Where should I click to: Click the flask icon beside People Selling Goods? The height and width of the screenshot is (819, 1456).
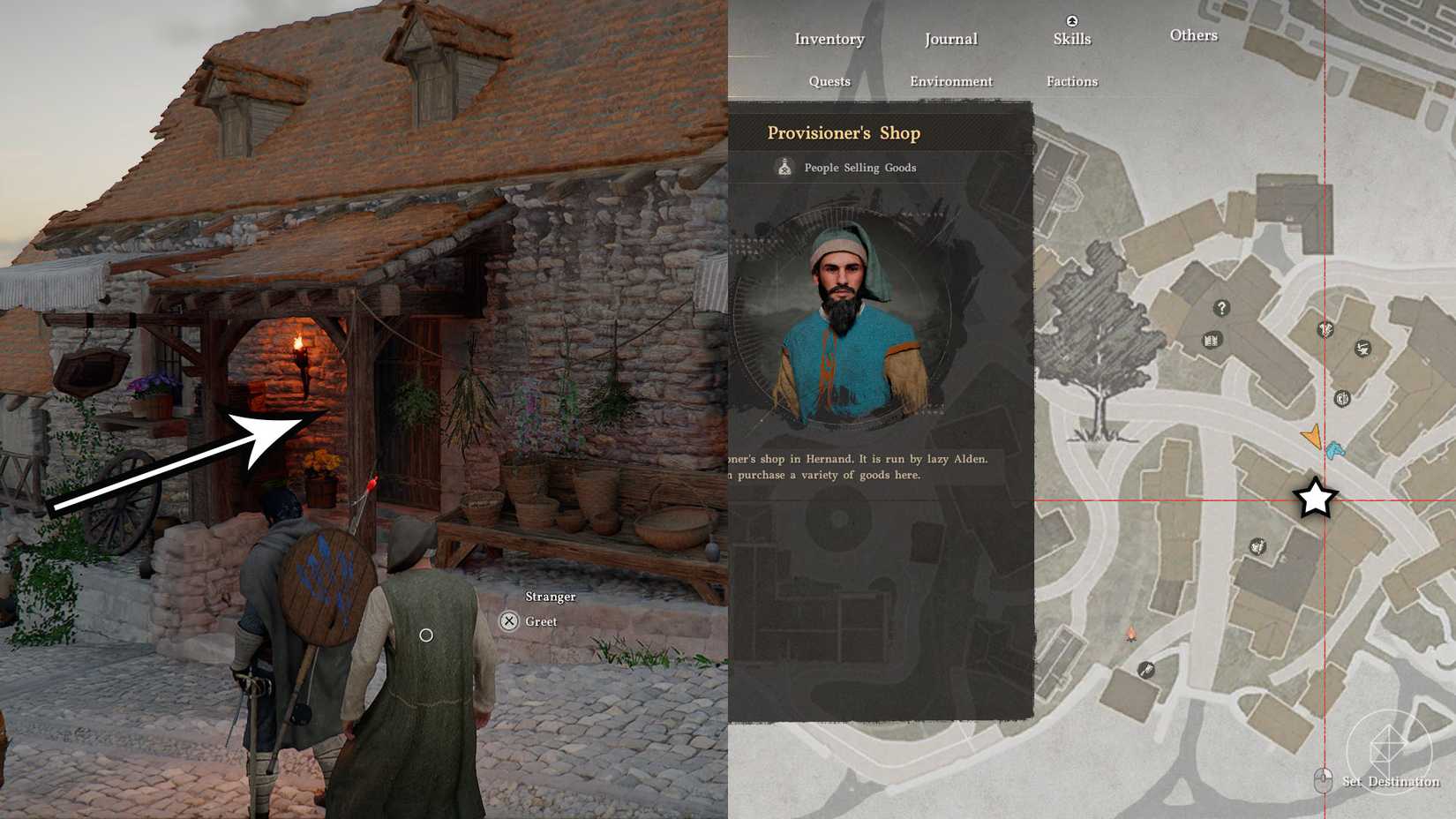(x=784, y=167)
